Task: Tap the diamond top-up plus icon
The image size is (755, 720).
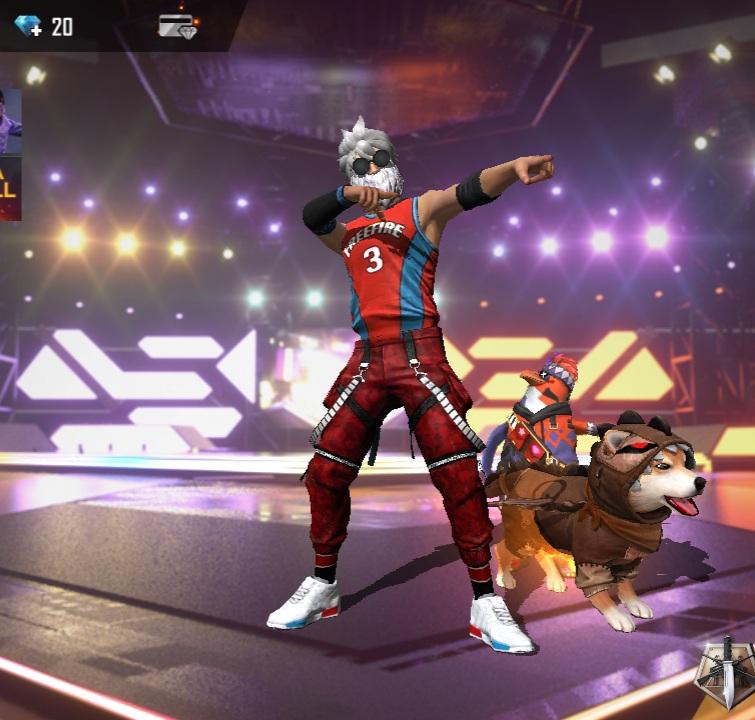Action: point(28,27)
